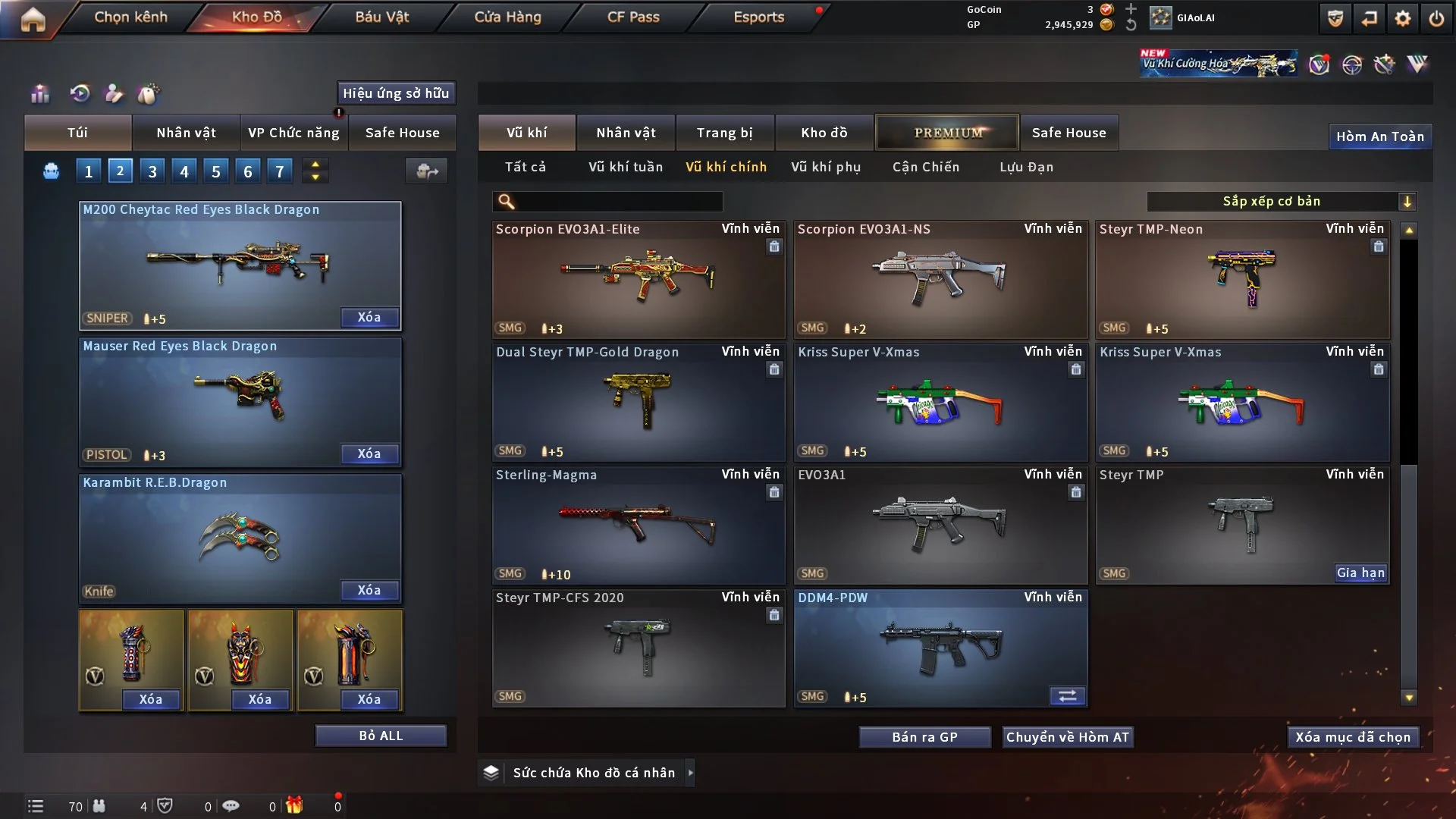The width and height of the screenshot is (1456, 819).
Task: Delete selected items with Xóa mục đã chọn
Action: (1352, 737)
